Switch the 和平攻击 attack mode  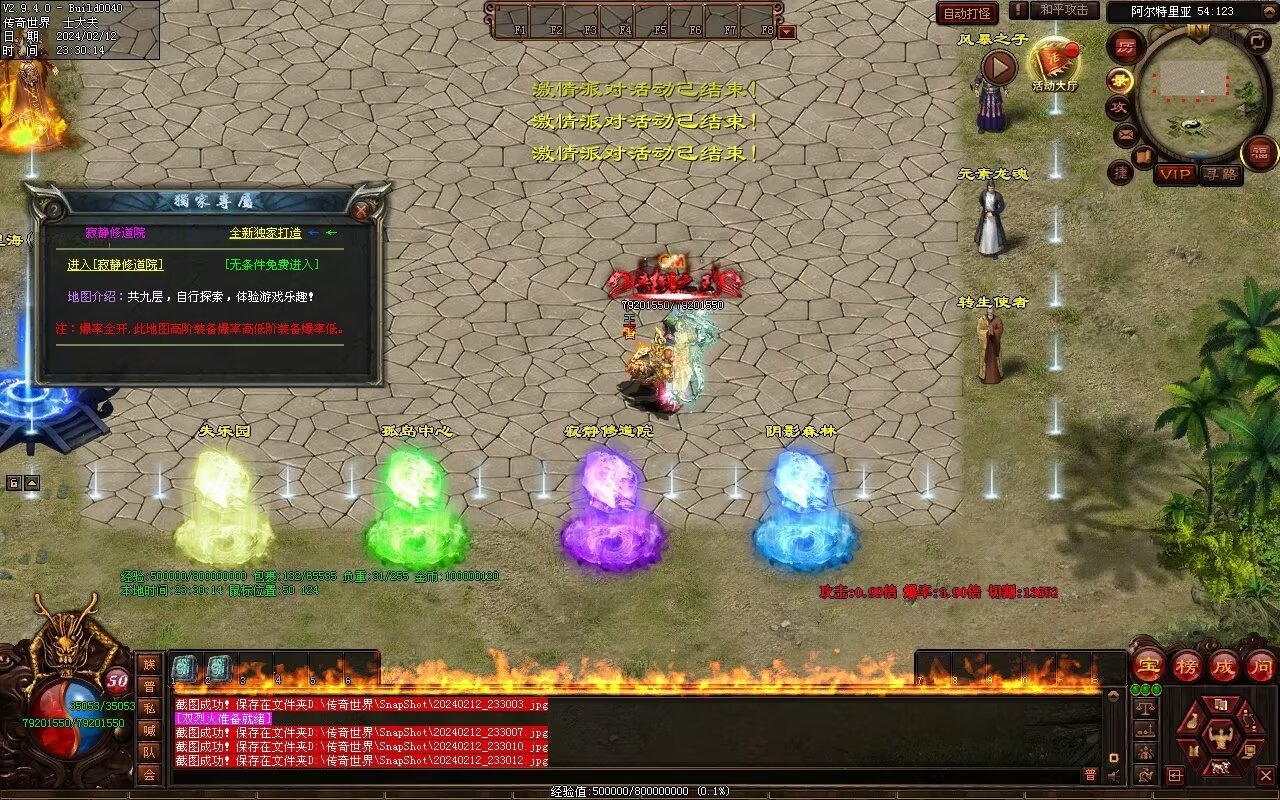[x=1063, y=10]
